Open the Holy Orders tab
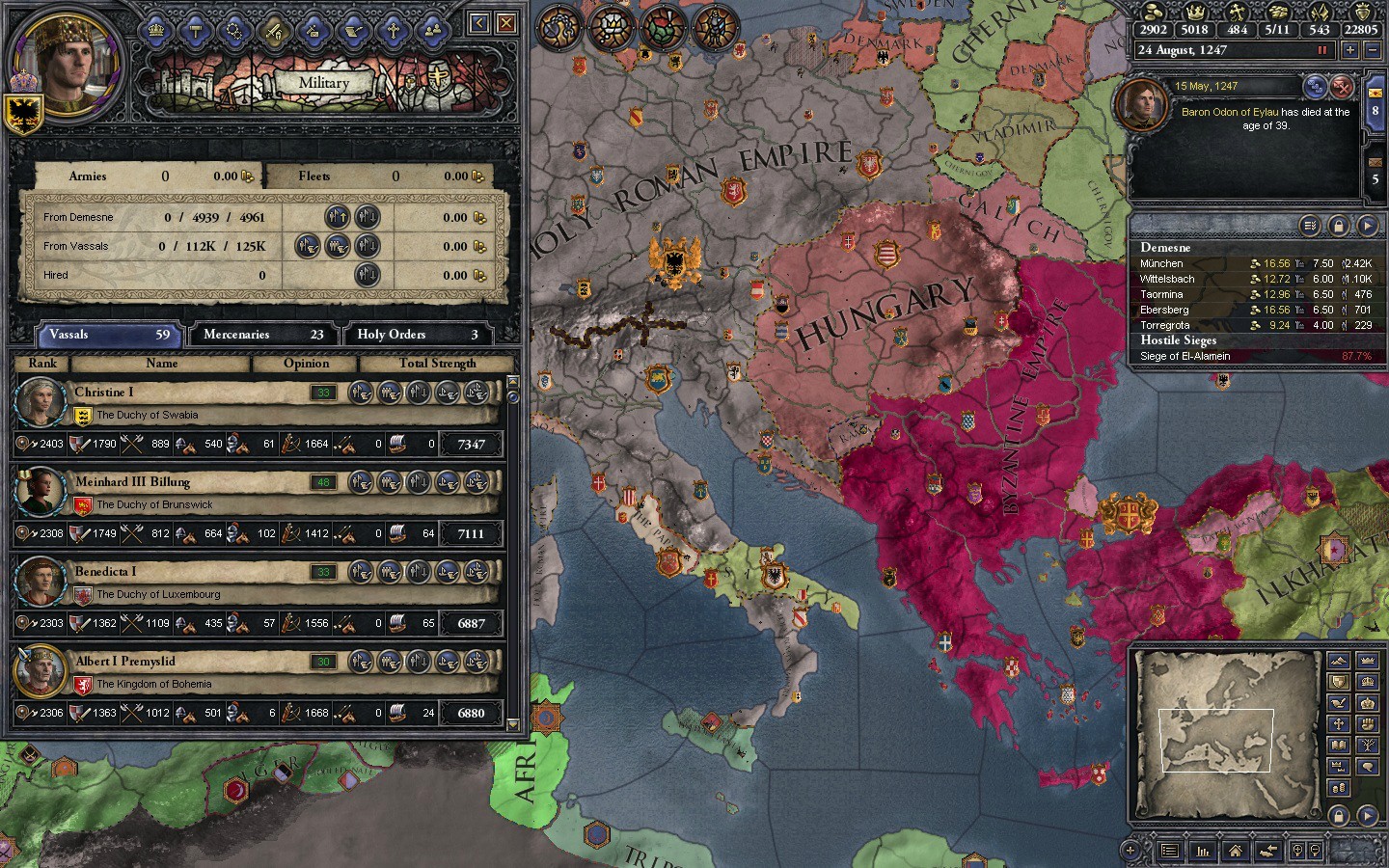The image size is (1389, 868). pos(416,335)
